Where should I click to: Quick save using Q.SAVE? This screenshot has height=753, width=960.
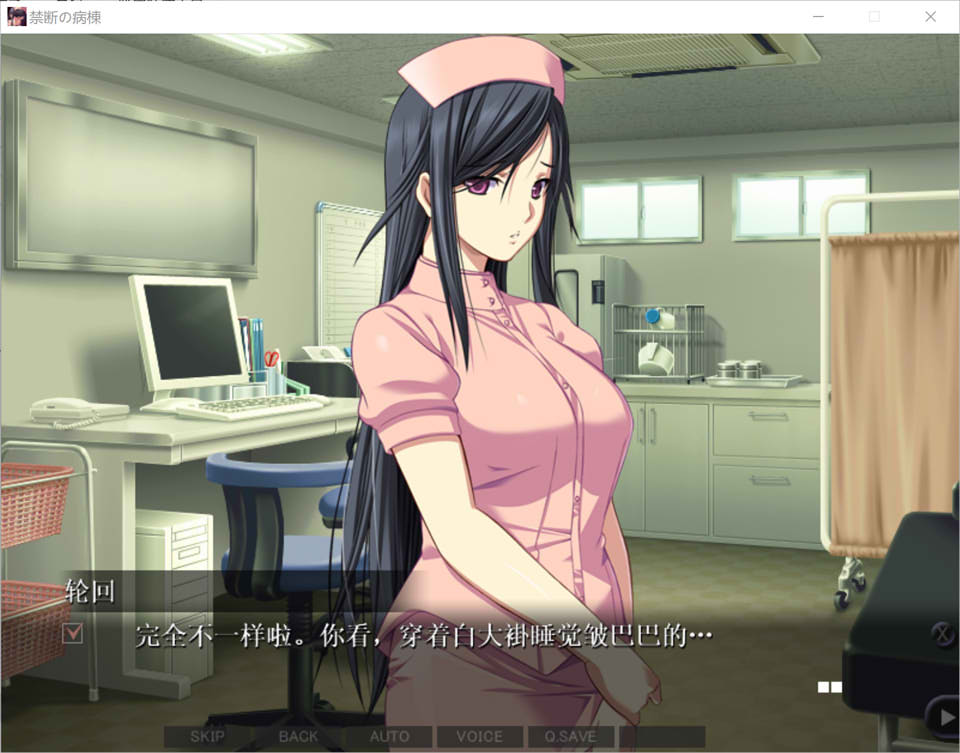tap(569, 737)
